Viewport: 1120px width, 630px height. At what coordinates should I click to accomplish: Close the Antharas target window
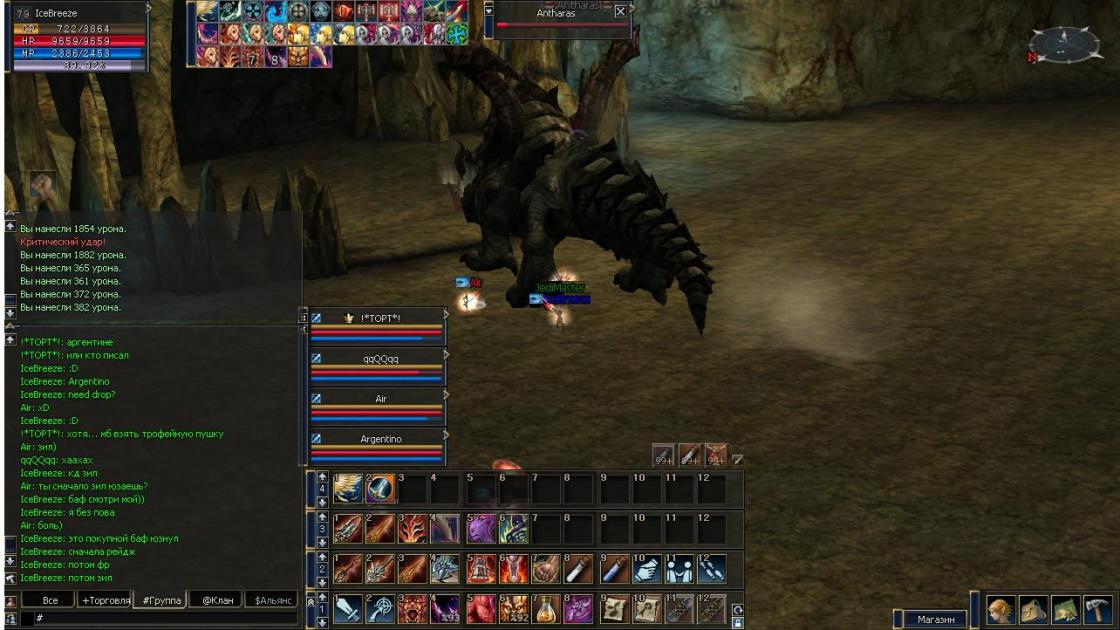tap(620, 12)
